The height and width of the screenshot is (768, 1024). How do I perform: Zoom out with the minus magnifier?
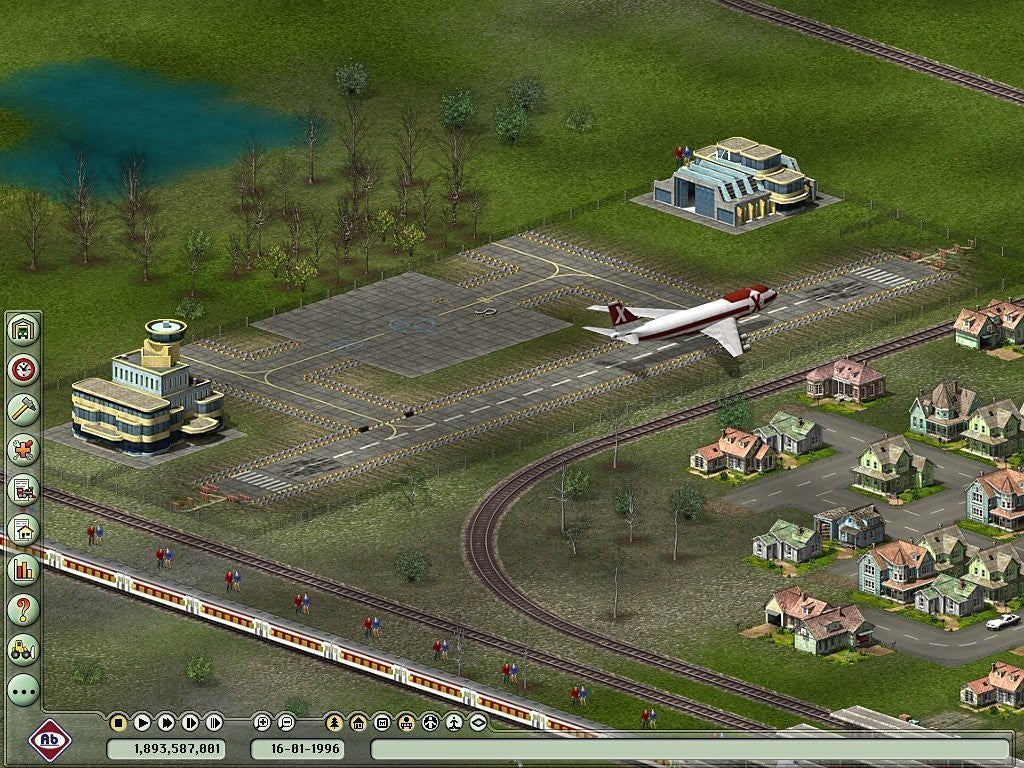click(286, 722)
